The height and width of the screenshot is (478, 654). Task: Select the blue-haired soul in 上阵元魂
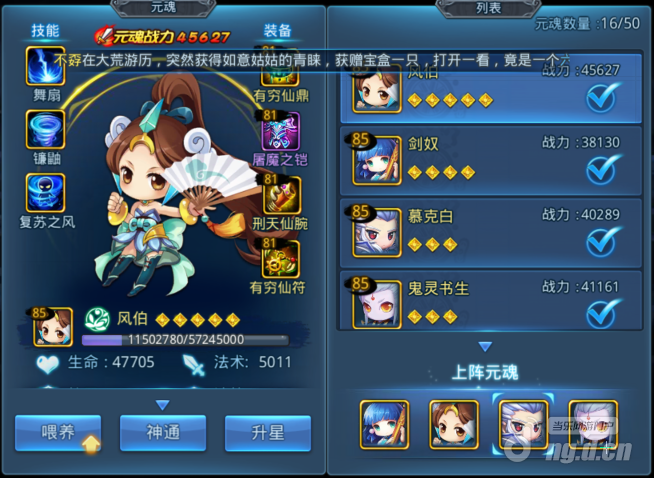pos(385,423)
